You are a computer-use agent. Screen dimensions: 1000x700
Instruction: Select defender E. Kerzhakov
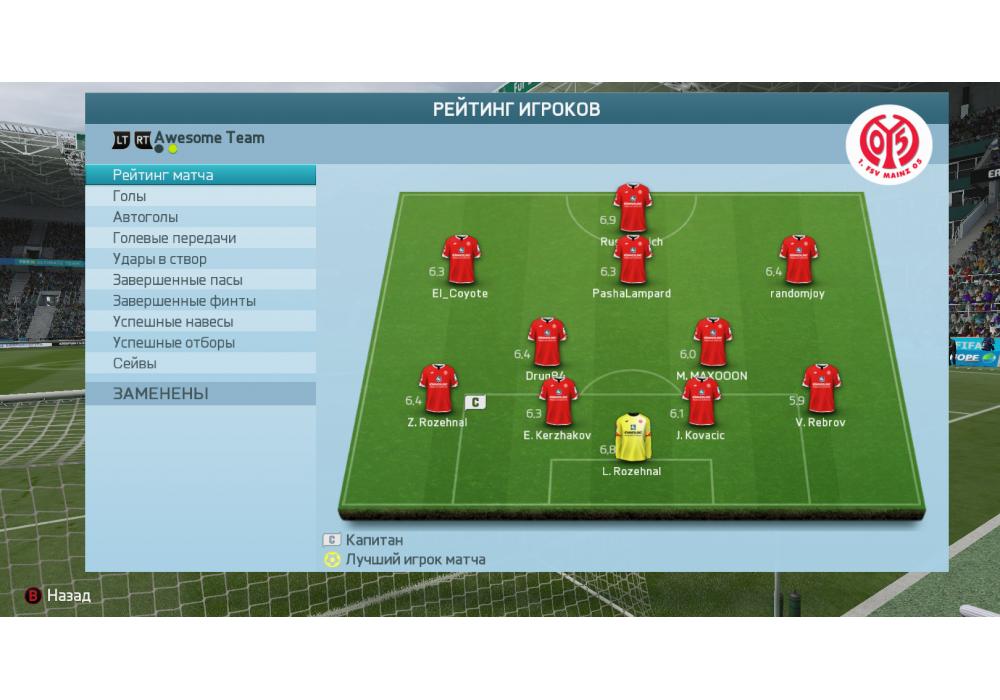coord(558,402)
